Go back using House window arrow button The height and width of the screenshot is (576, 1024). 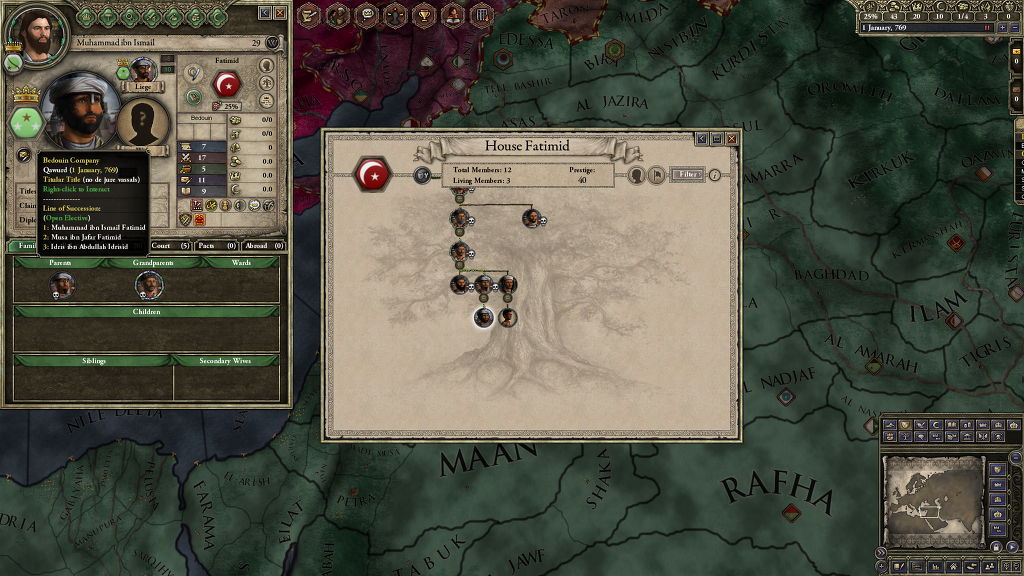[x=702, y=139]
